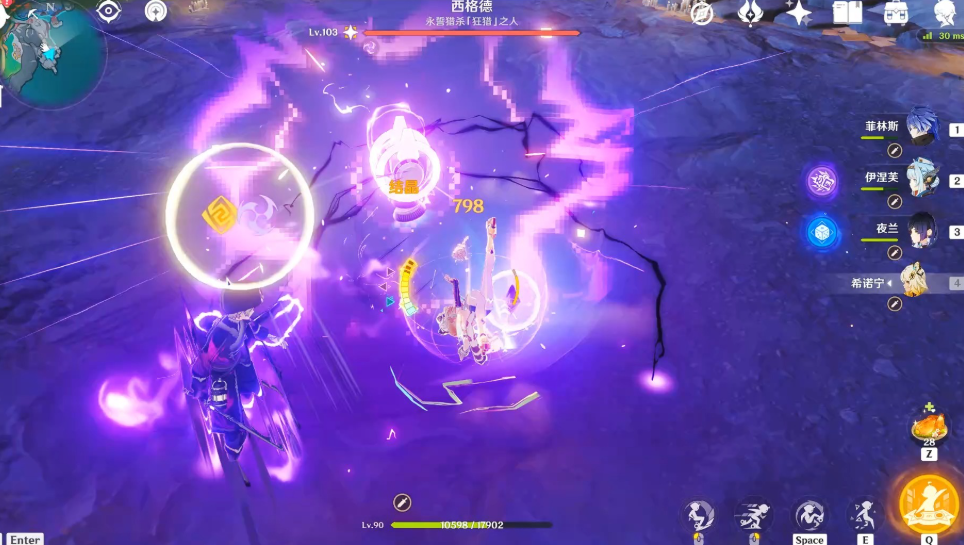The image size is (964, 545).
Task: Switch to party member 菲林斯
Action: pyautogui.click(x=920, y=128)
